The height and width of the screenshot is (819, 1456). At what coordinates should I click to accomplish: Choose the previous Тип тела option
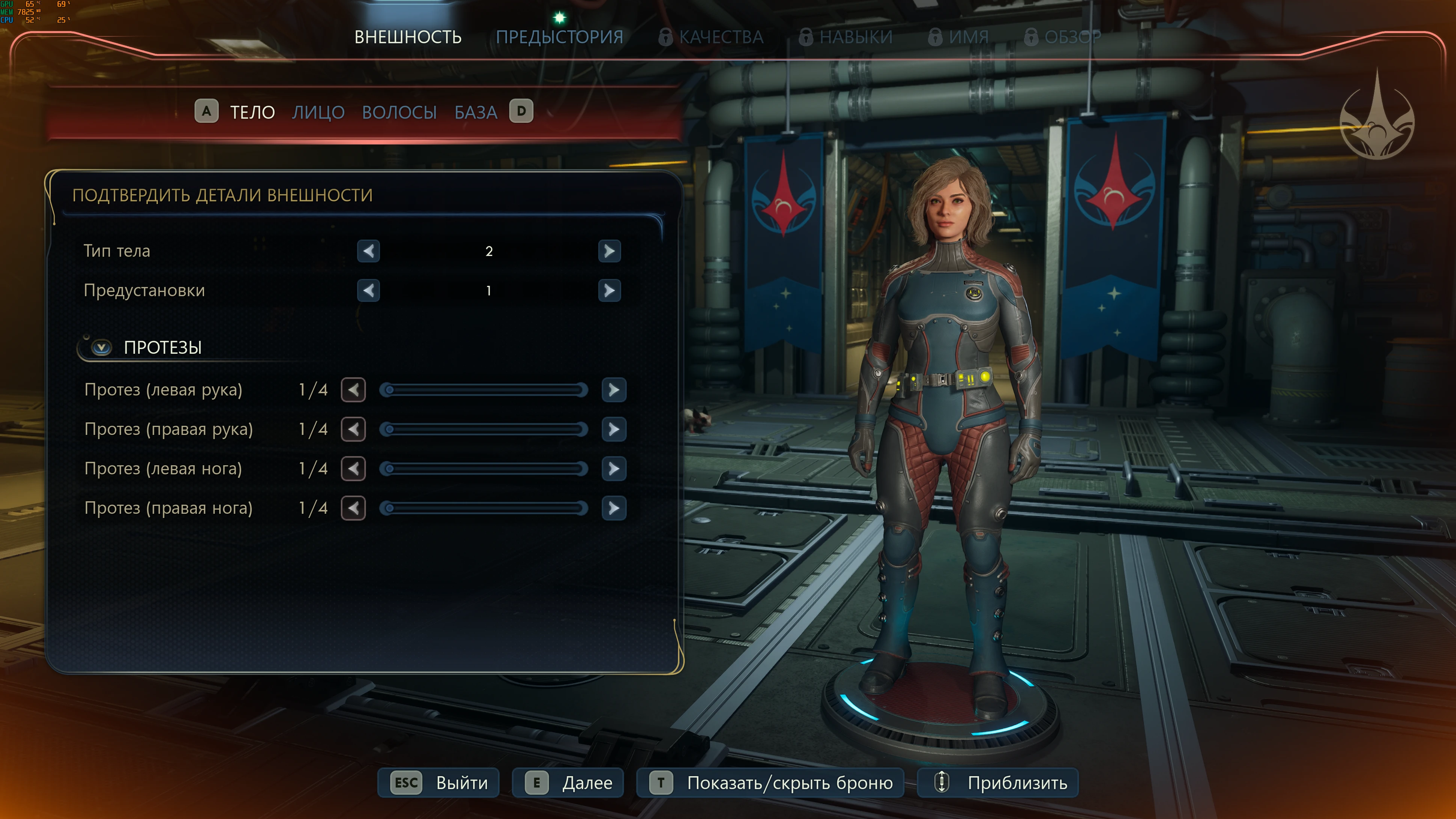point(369,251)
